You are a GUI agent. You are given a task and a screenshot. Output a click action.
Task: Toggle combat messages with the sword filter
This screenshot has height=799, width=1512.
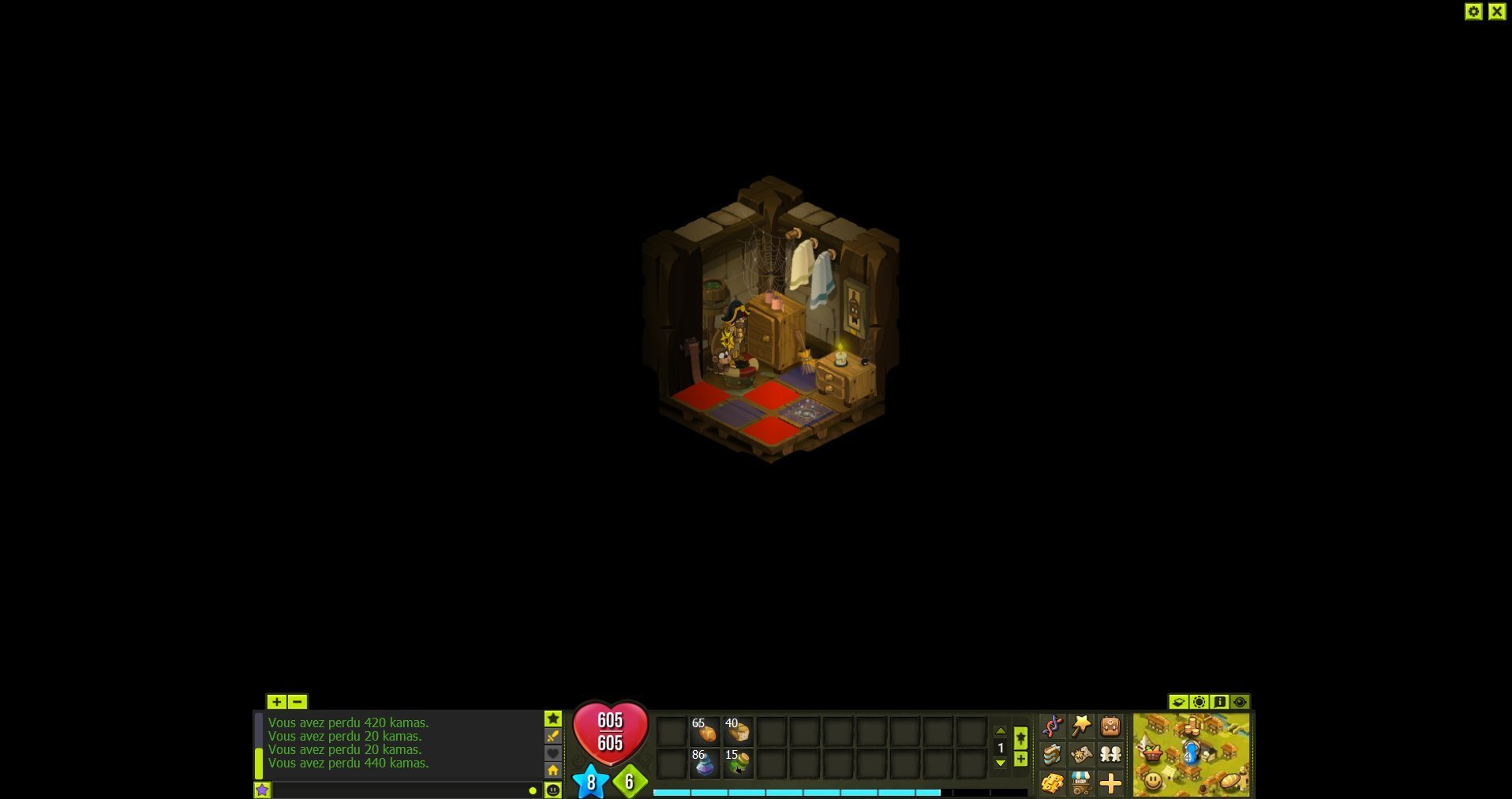click(x=553, y=736)
